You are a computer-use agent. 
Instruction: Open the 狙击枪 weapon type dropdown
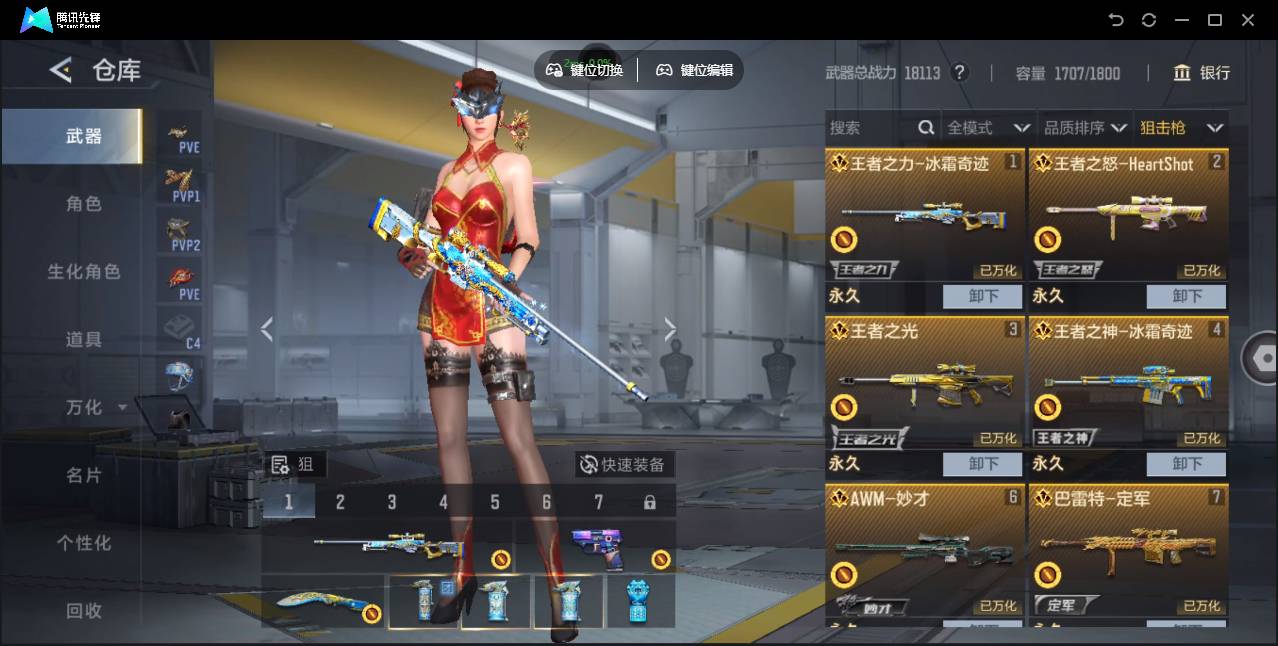coord(1181,128)
